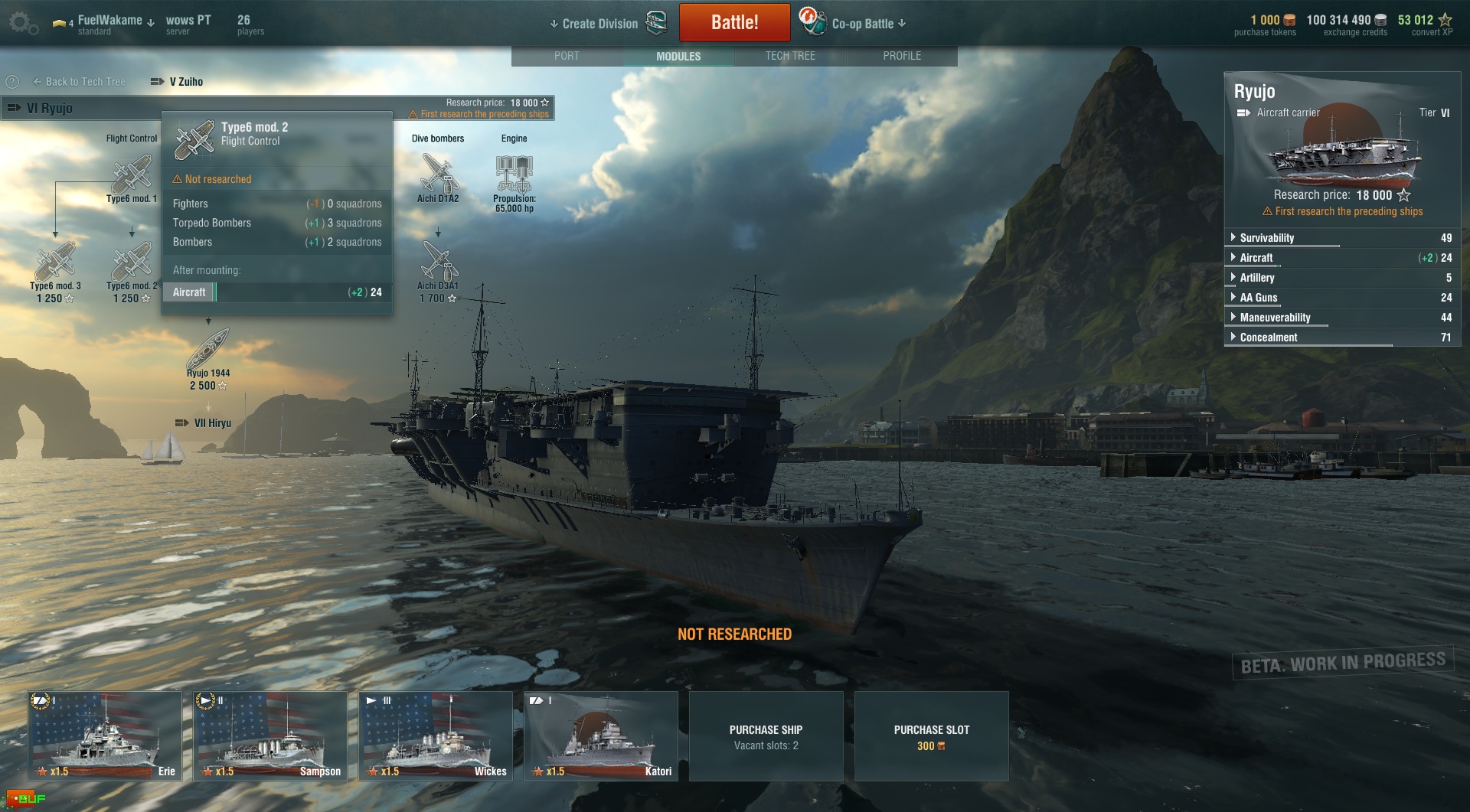
Task: Expand the Survivability stats section
Action: coord(1266,238)
